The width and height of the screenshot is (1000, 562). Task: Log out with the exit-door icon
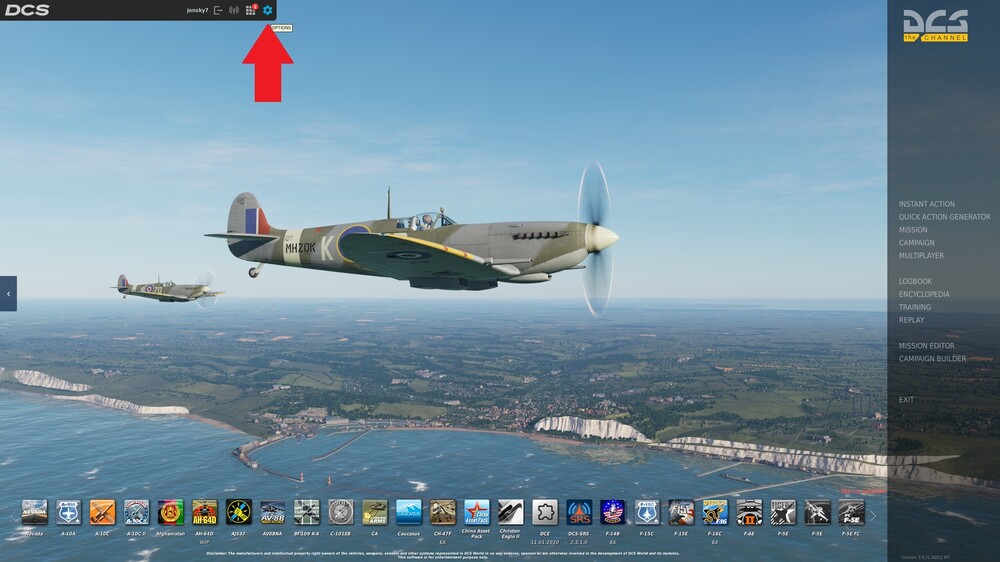pos(218,10)
